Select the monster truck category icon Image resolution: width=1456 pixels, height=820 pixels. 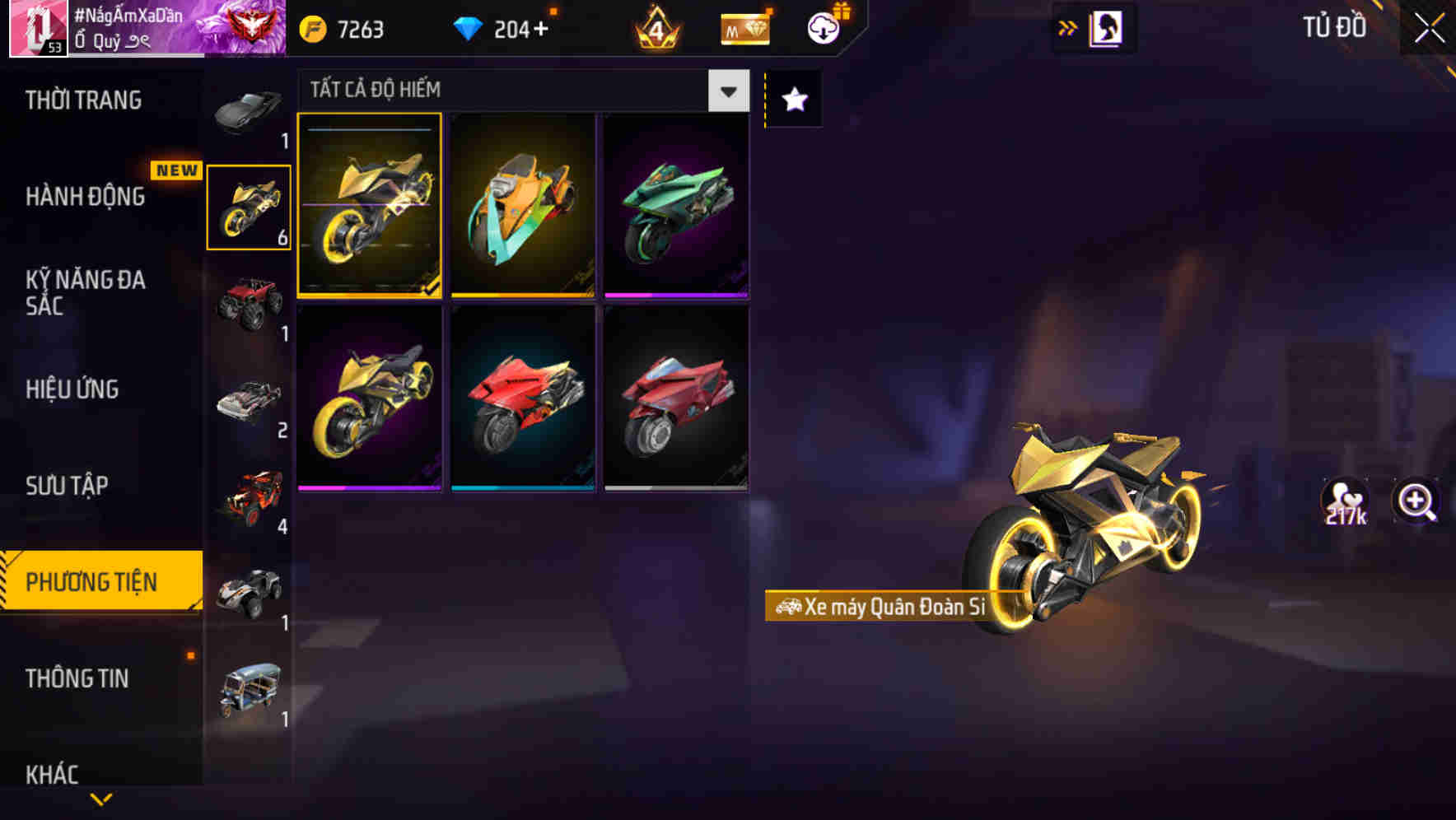click(x=247, y=305)
